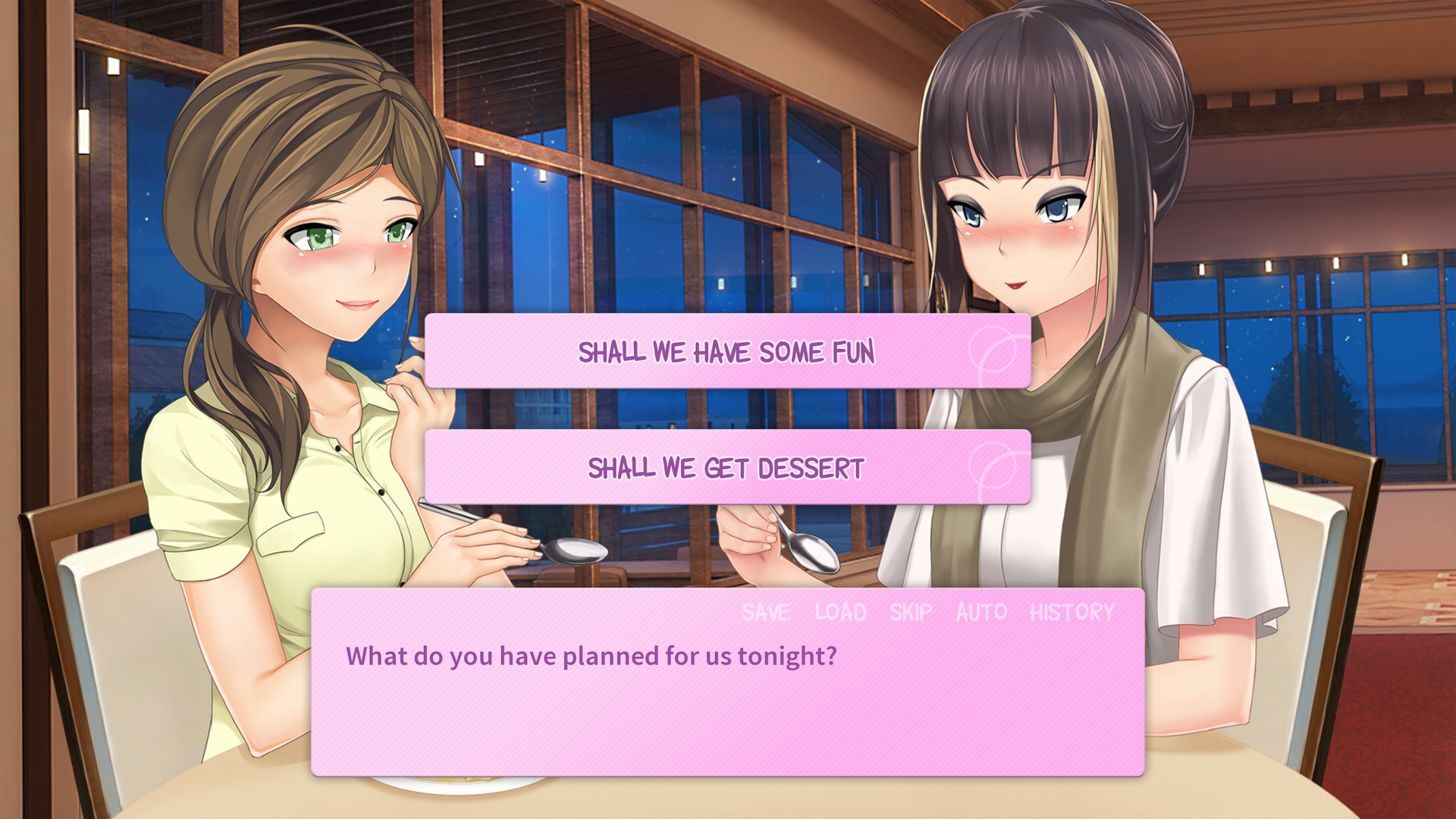Click HISTORY in the quick menu bar
Viewport: 1456px width, 819px height.
[x=1072, y=613]
